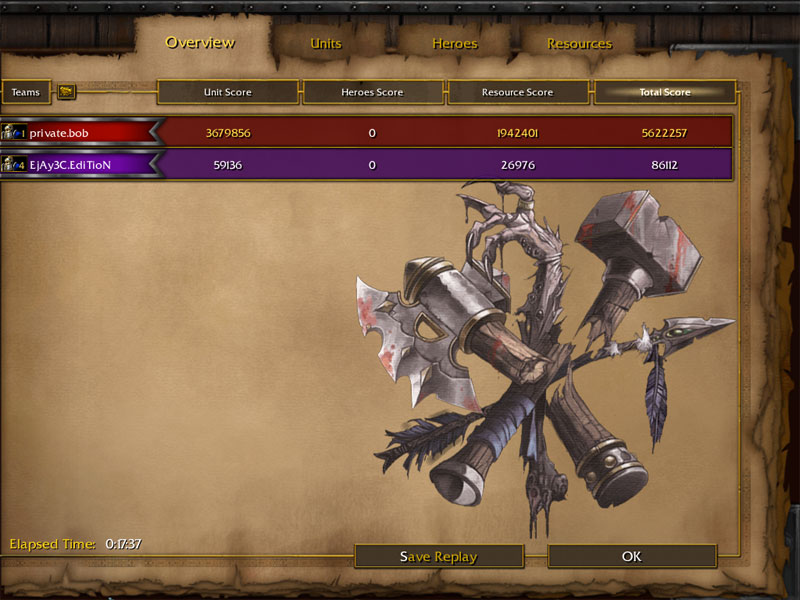Click the Unit Score column header
The image size is (800, 600).
(228, 92)
